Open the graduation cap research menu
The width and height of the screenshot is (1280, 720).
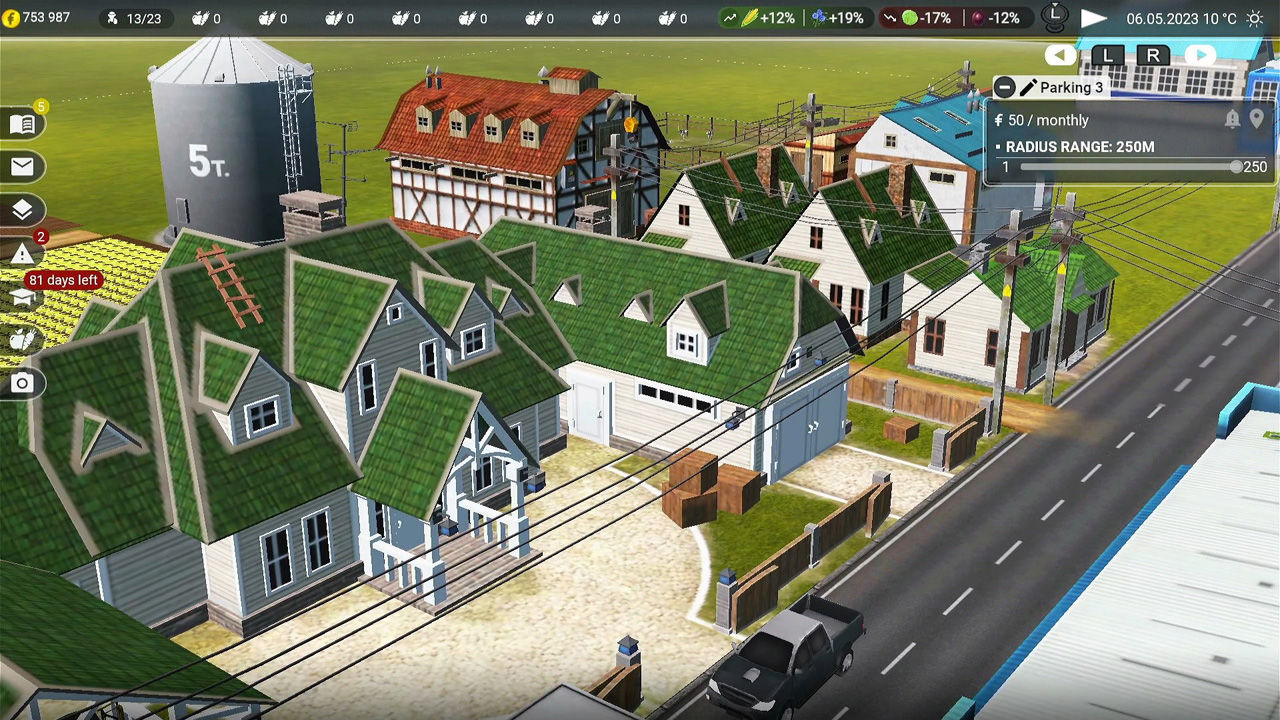pos(22,298)
